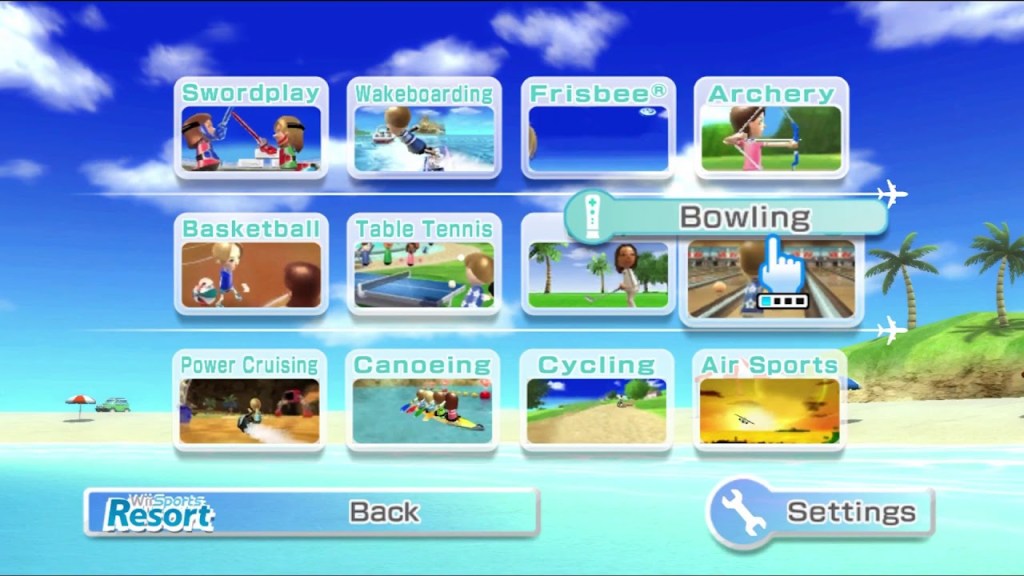
Task: Select the Swordplay sport tile
Action: click(251, 129)
